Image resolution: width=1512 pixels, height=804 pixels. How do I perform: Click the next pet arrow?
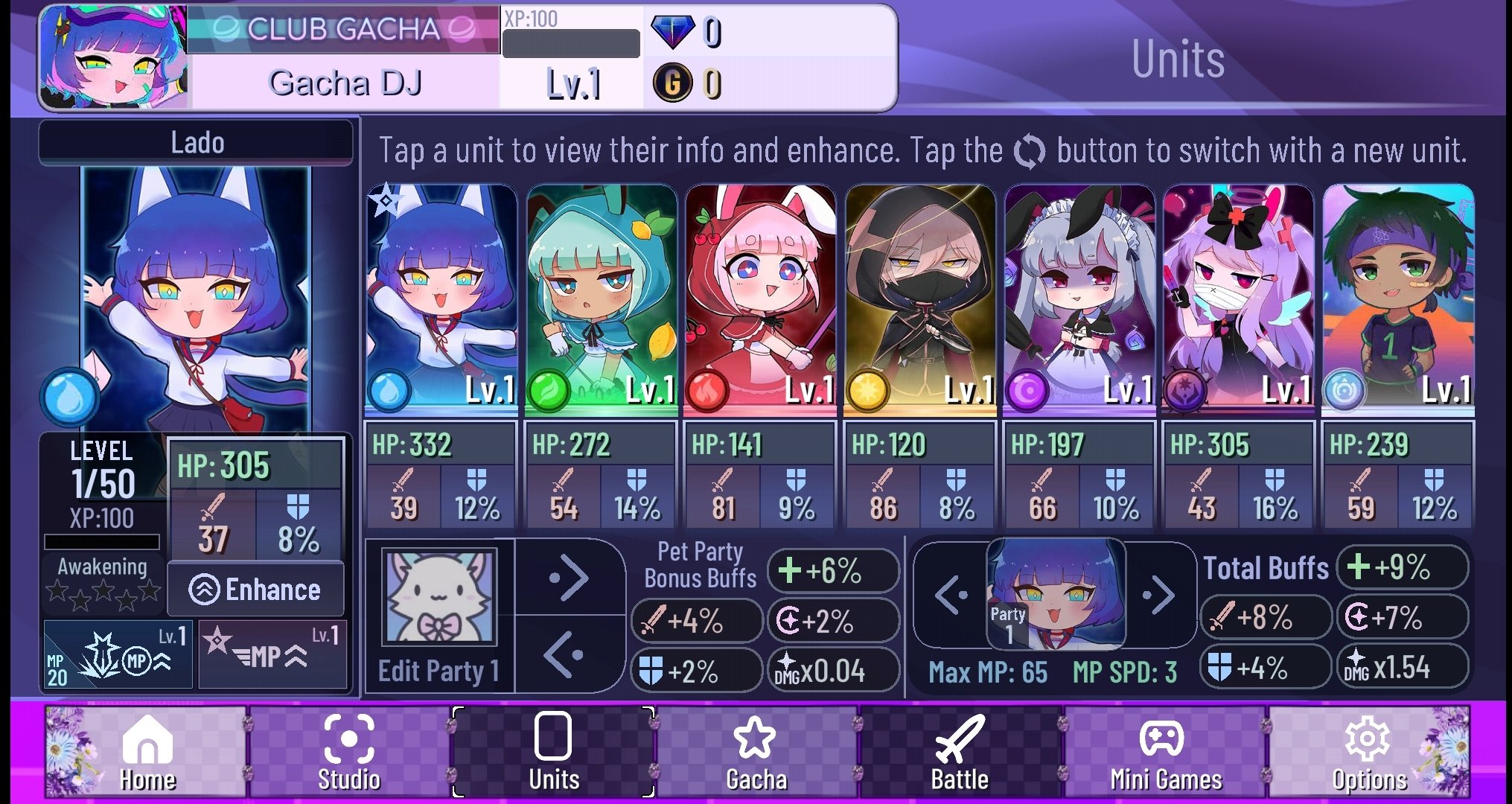tap(570, 578)
